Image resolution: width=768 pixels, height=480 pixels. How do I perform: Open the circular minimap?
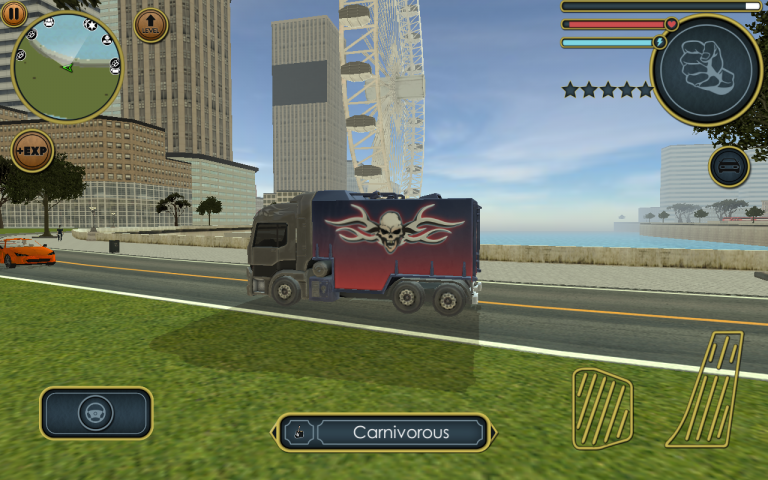[67, 67]
